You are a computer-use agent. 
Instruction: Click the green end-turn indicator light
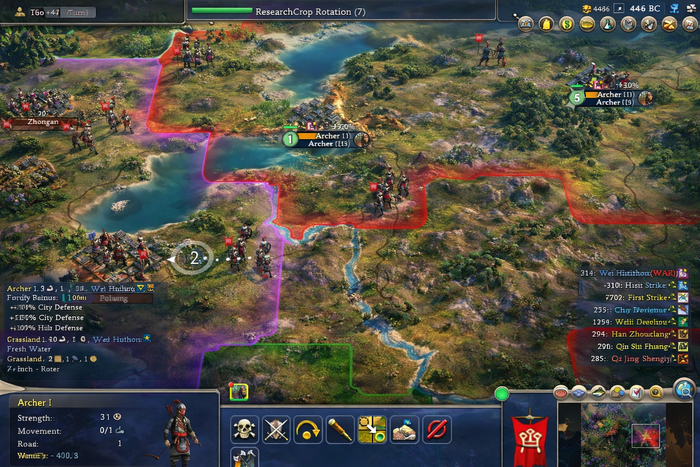coord(503,394)
